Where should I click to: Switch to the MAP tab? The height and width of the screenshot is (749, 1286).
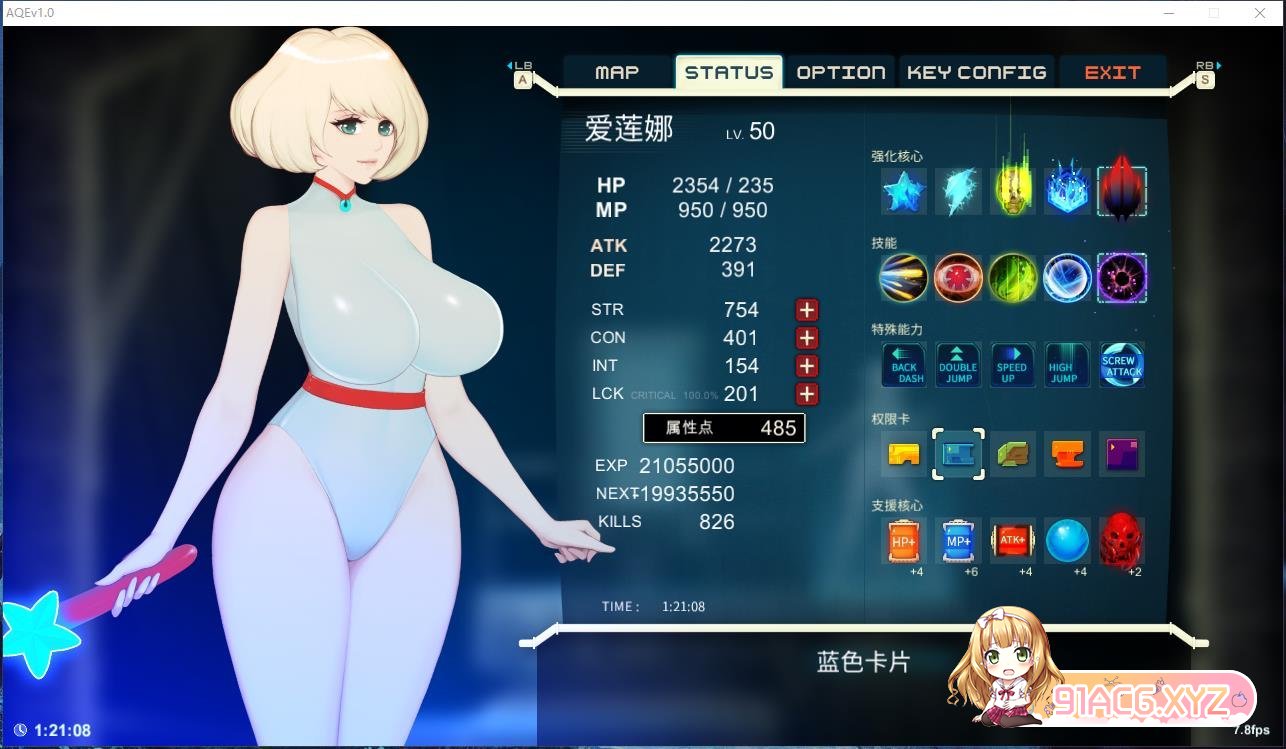point(617,72)
